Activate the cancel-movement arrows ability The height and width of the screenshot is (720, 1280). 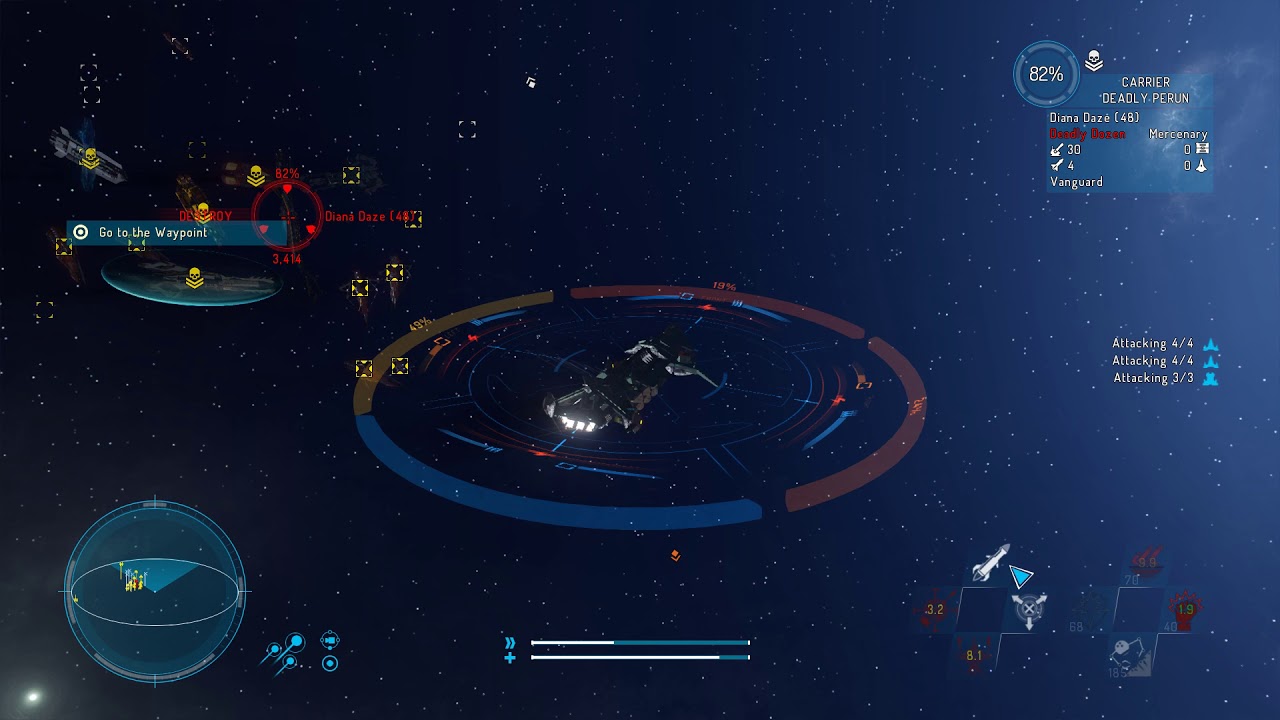(x=1029, y=609)
